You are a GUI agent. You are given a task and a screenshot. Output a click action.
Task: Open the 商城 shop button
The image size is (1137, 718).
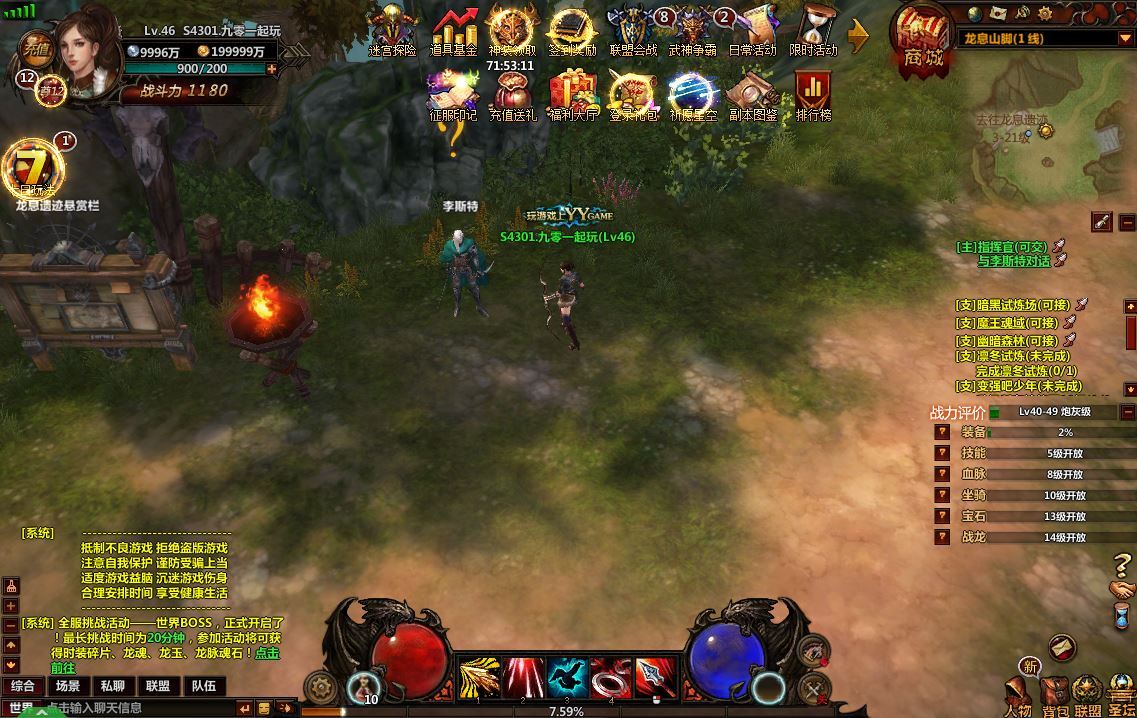point(922,40)
